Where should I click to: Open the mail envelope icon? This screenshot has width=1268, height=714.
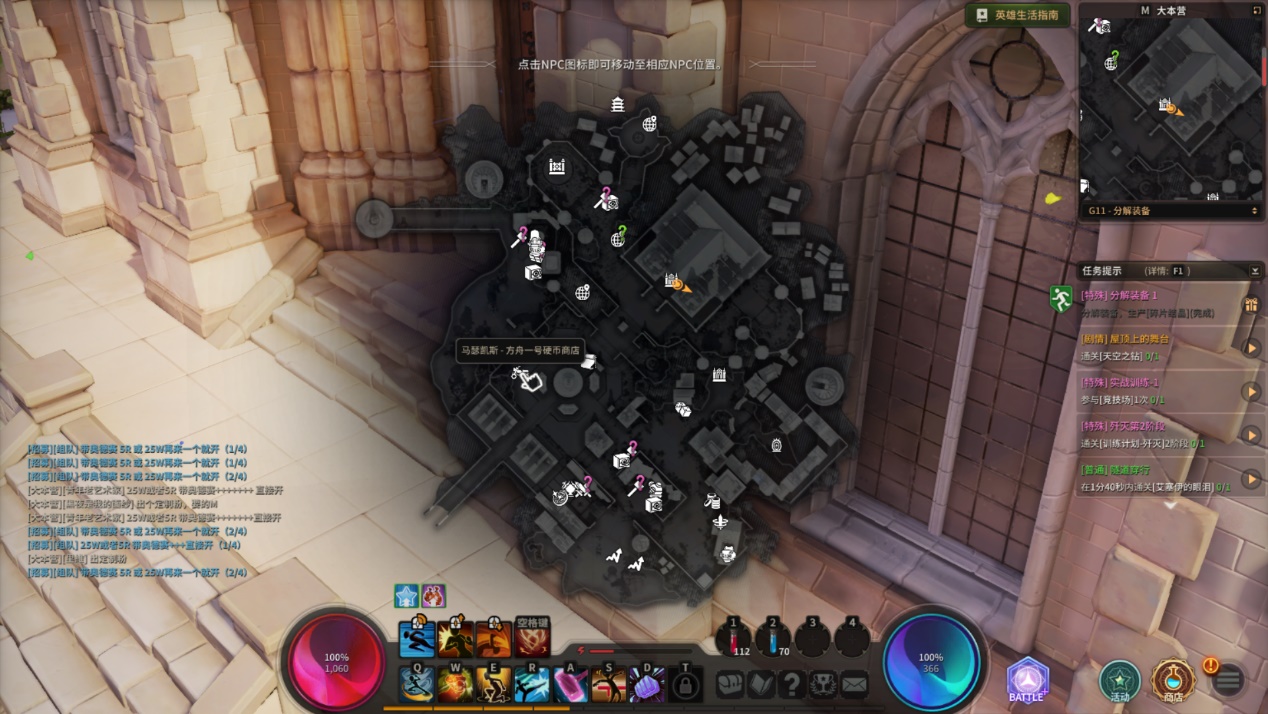click(x=854, y=685)
